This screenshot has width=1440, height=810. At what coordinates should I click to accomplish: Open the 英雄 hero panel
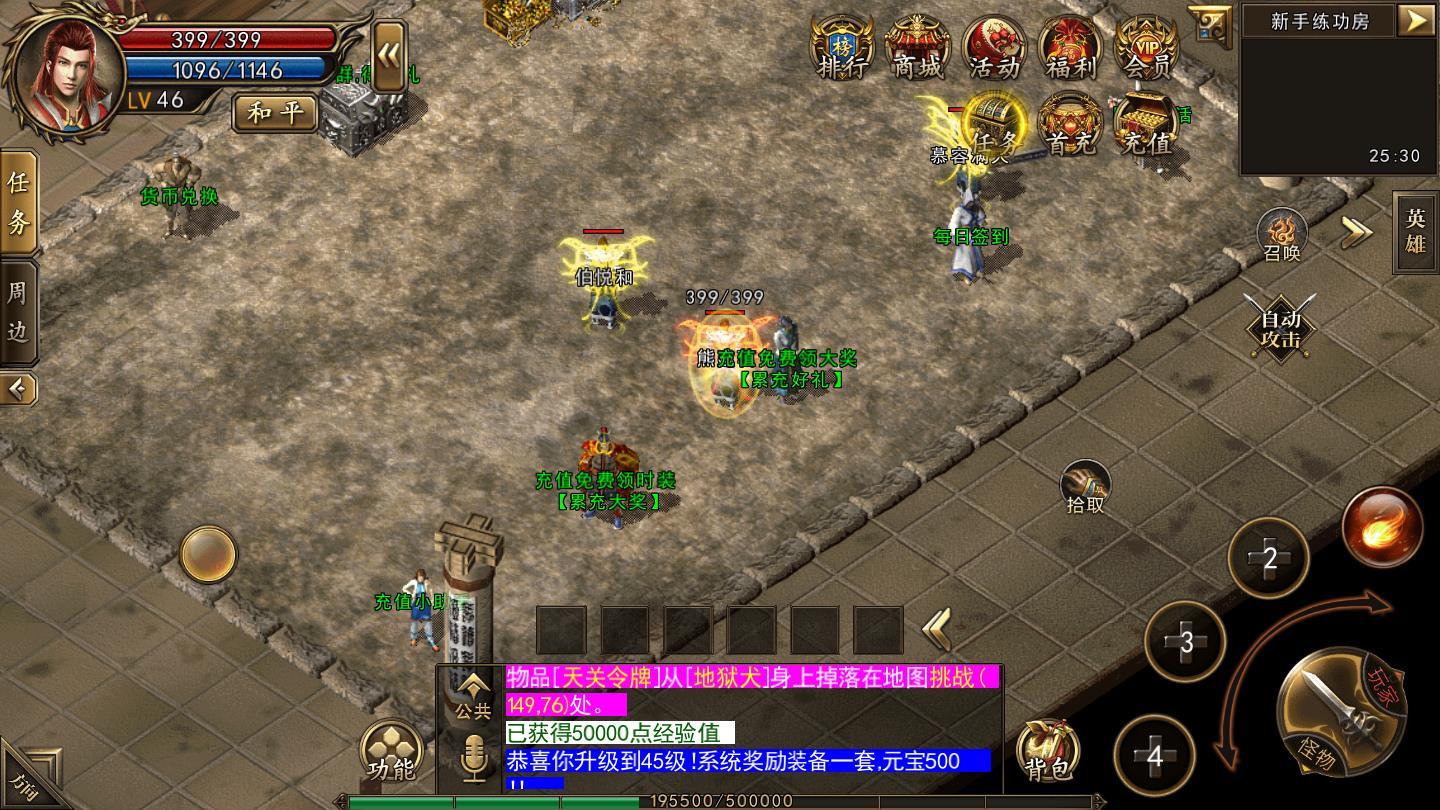coord(1416,231)
